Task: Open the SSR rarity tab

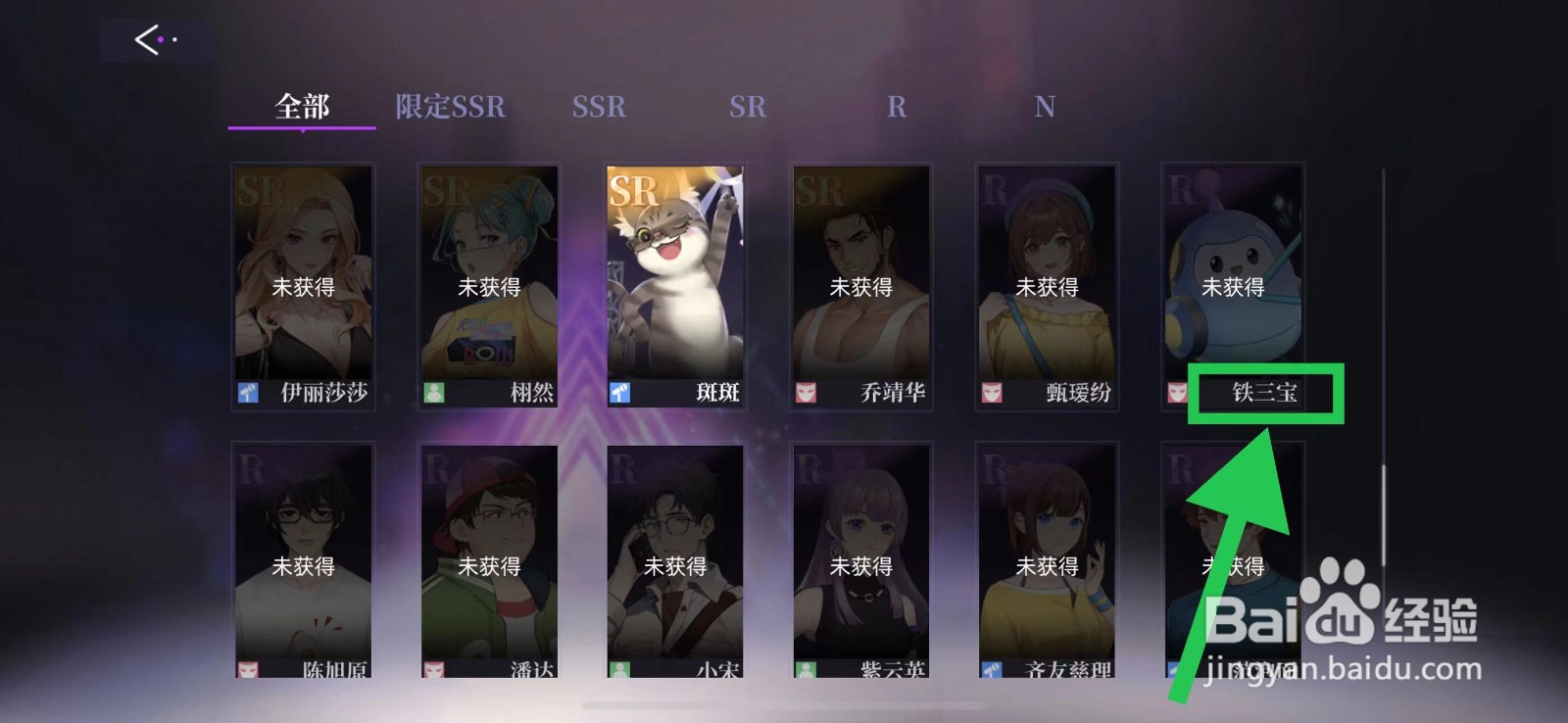Action: (x=599, y=106)
